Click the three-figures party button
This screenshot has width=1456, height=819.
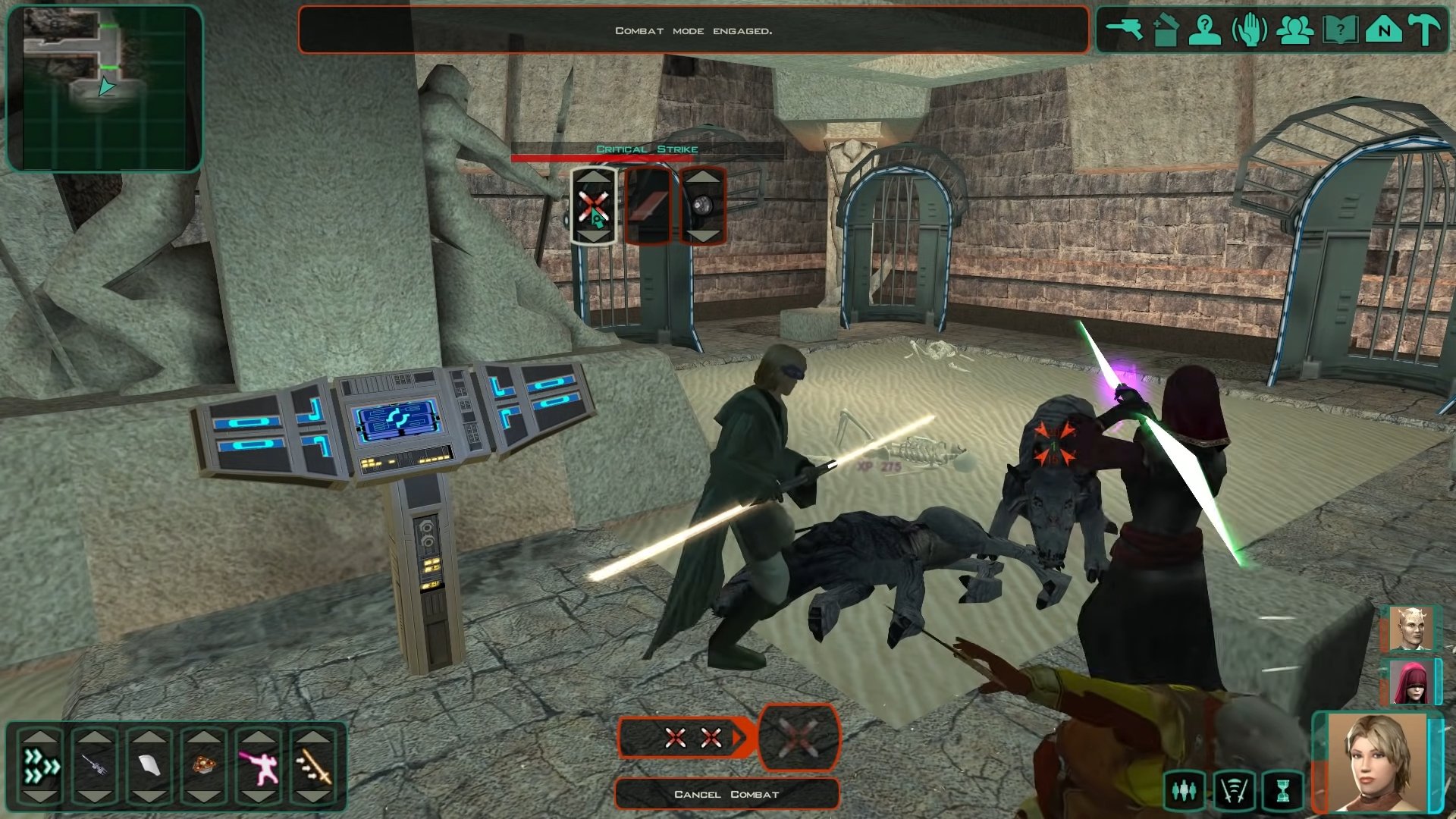1184,791
